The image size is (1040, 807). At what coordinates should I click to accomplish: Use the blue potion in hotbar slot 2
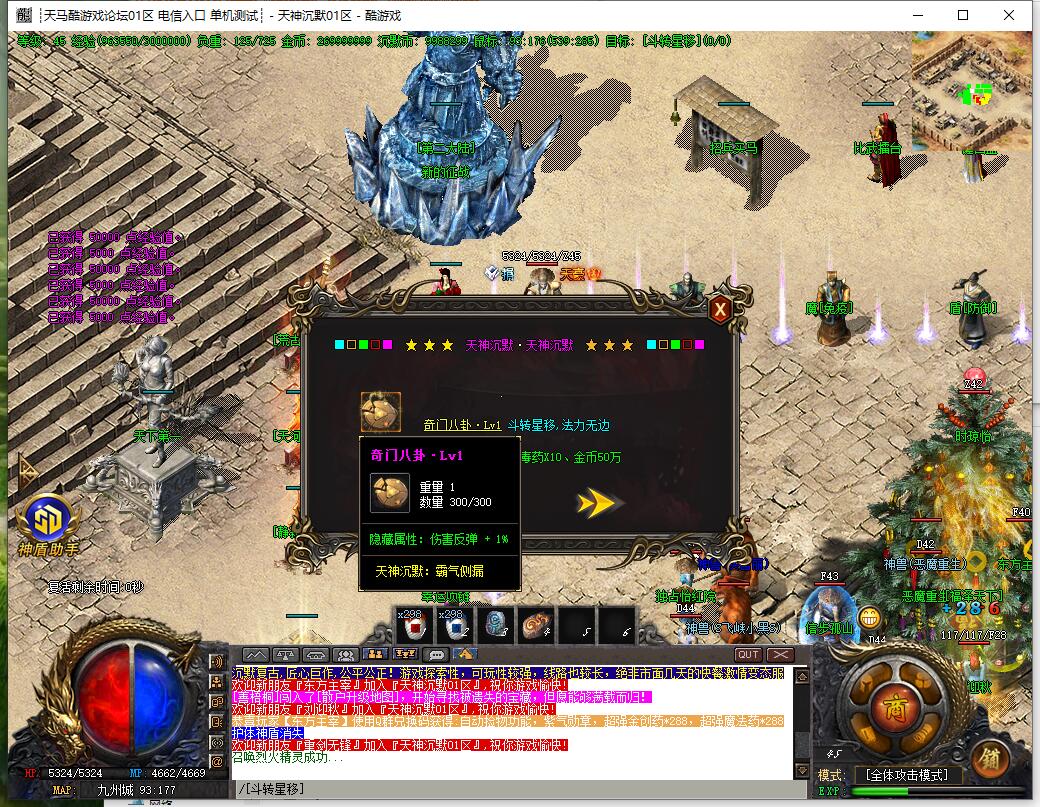pyautogui.click(x=454, y=627)
